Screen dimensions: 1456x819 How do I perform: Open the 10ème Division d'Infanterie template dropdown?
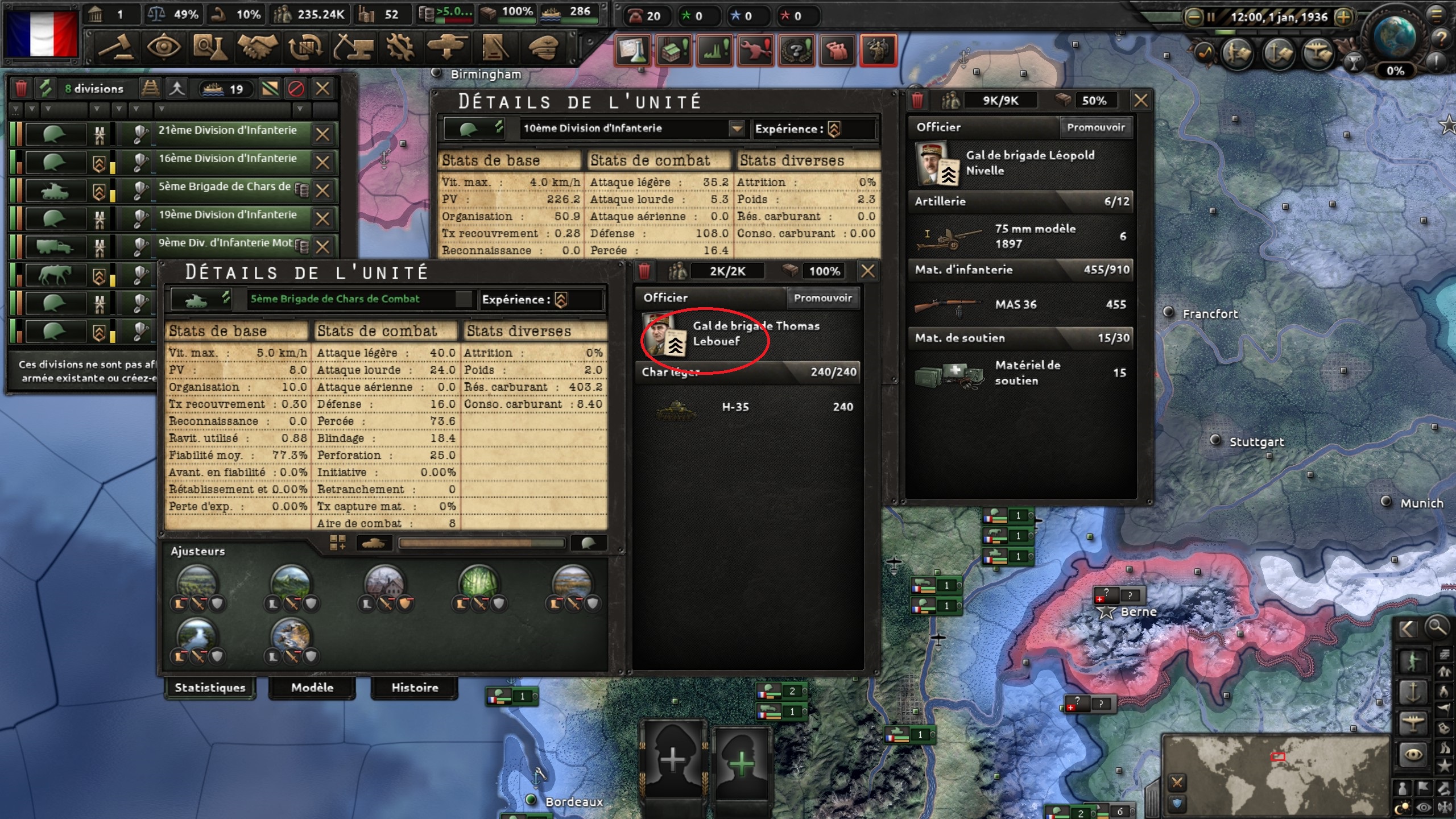click(x=738, y=129)
